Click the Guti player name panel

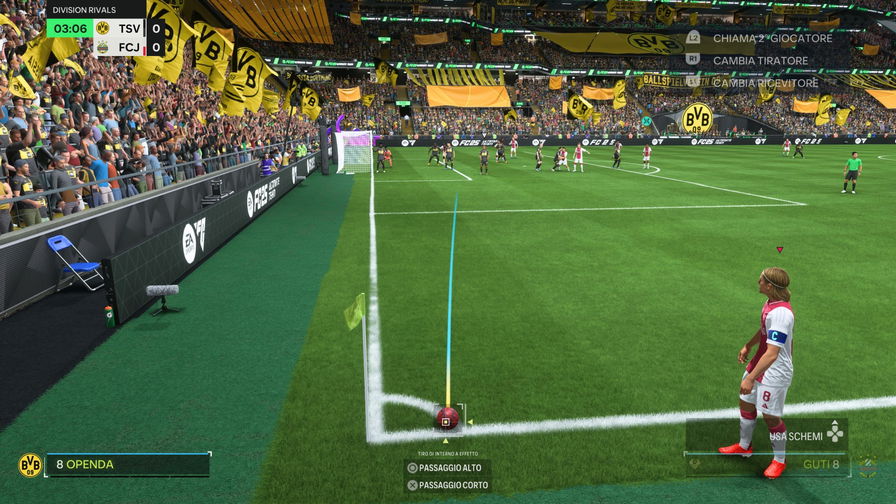tap(767, 465)
